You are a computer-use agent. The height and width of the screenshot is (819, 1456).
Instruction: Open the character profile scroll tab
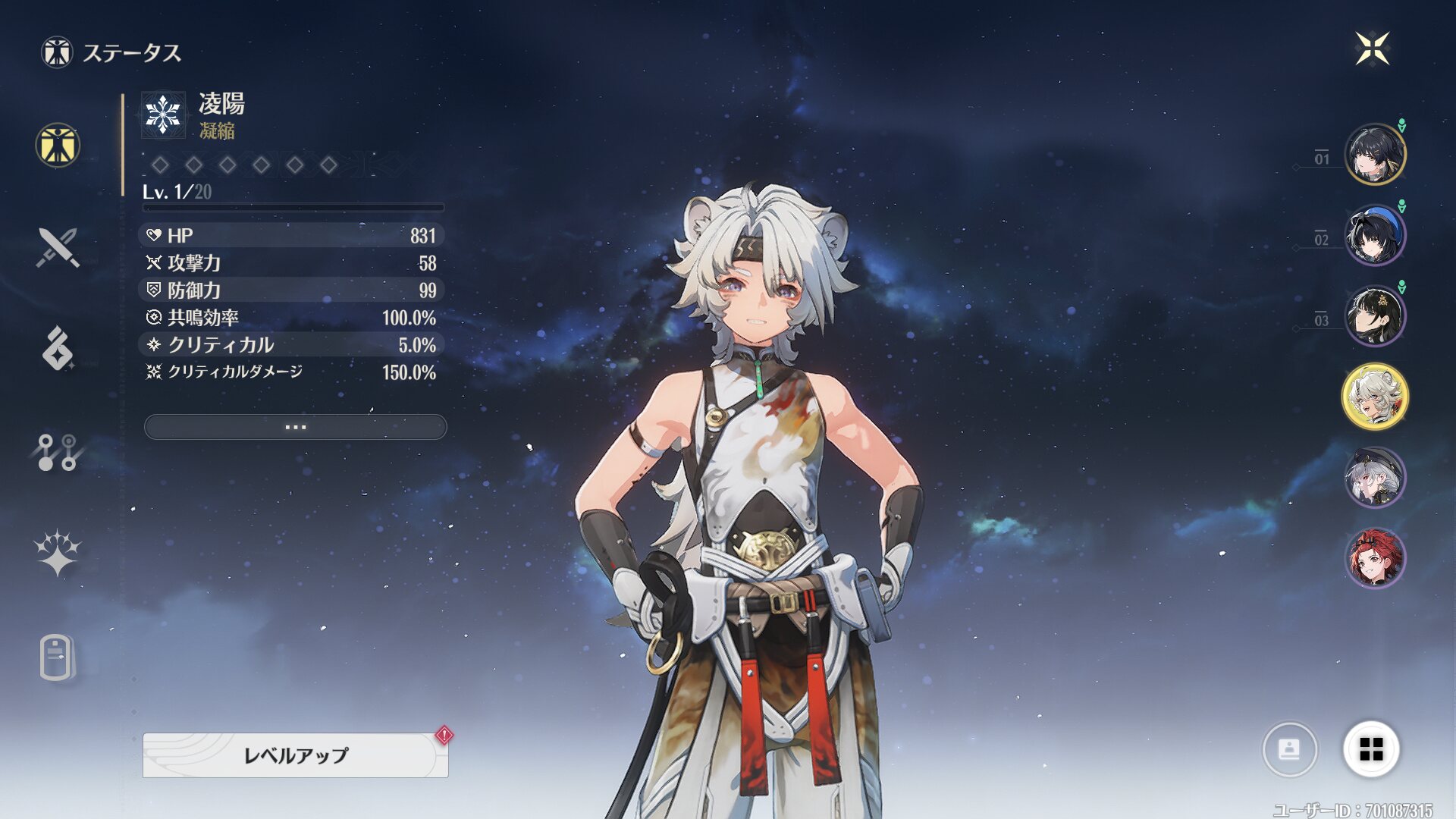[58, 657]
